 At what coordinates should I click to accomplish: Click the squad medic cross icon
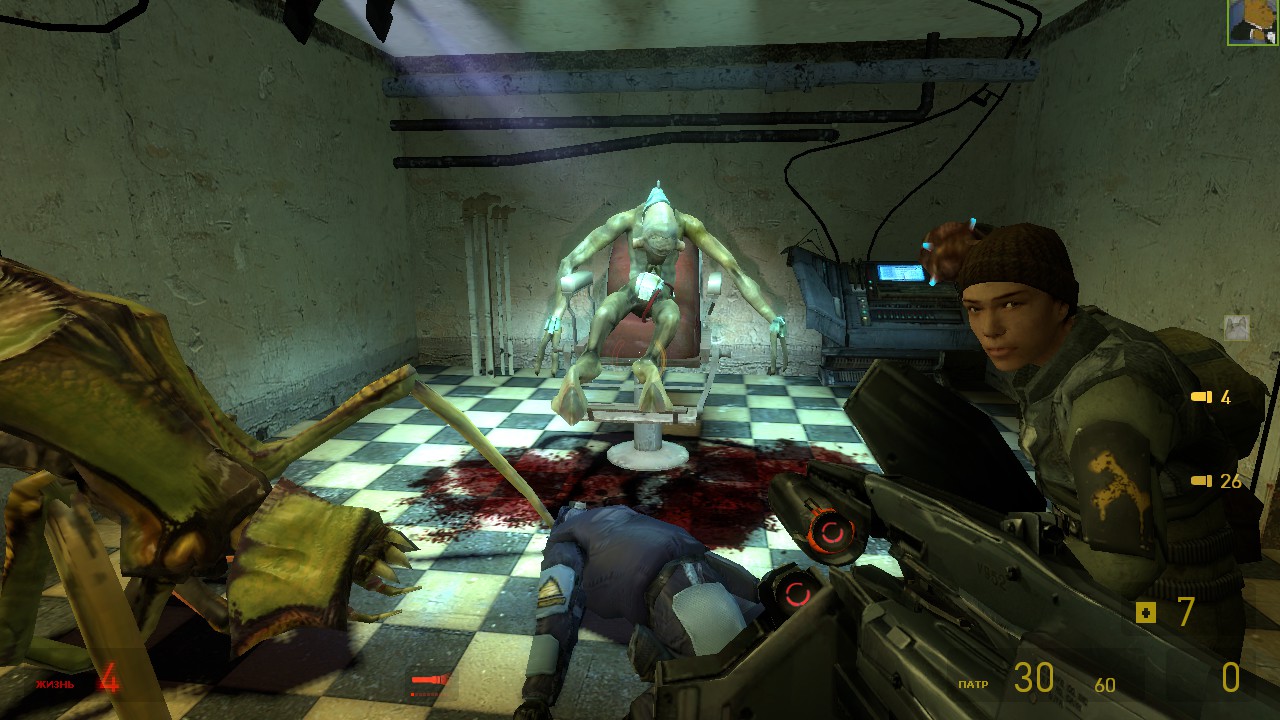click(x=1146, y=612)
